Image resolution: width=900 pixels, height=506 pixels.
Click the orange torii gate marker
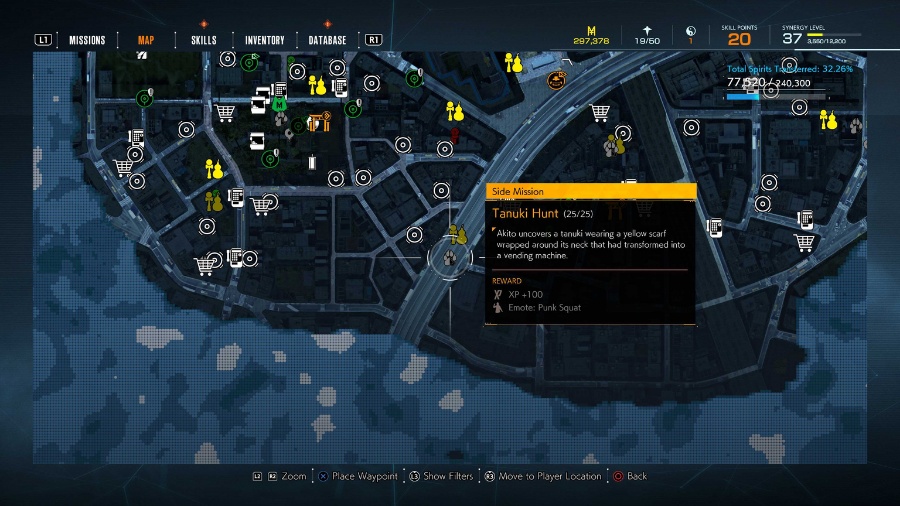pyautogui.click(x=319, y=122)
